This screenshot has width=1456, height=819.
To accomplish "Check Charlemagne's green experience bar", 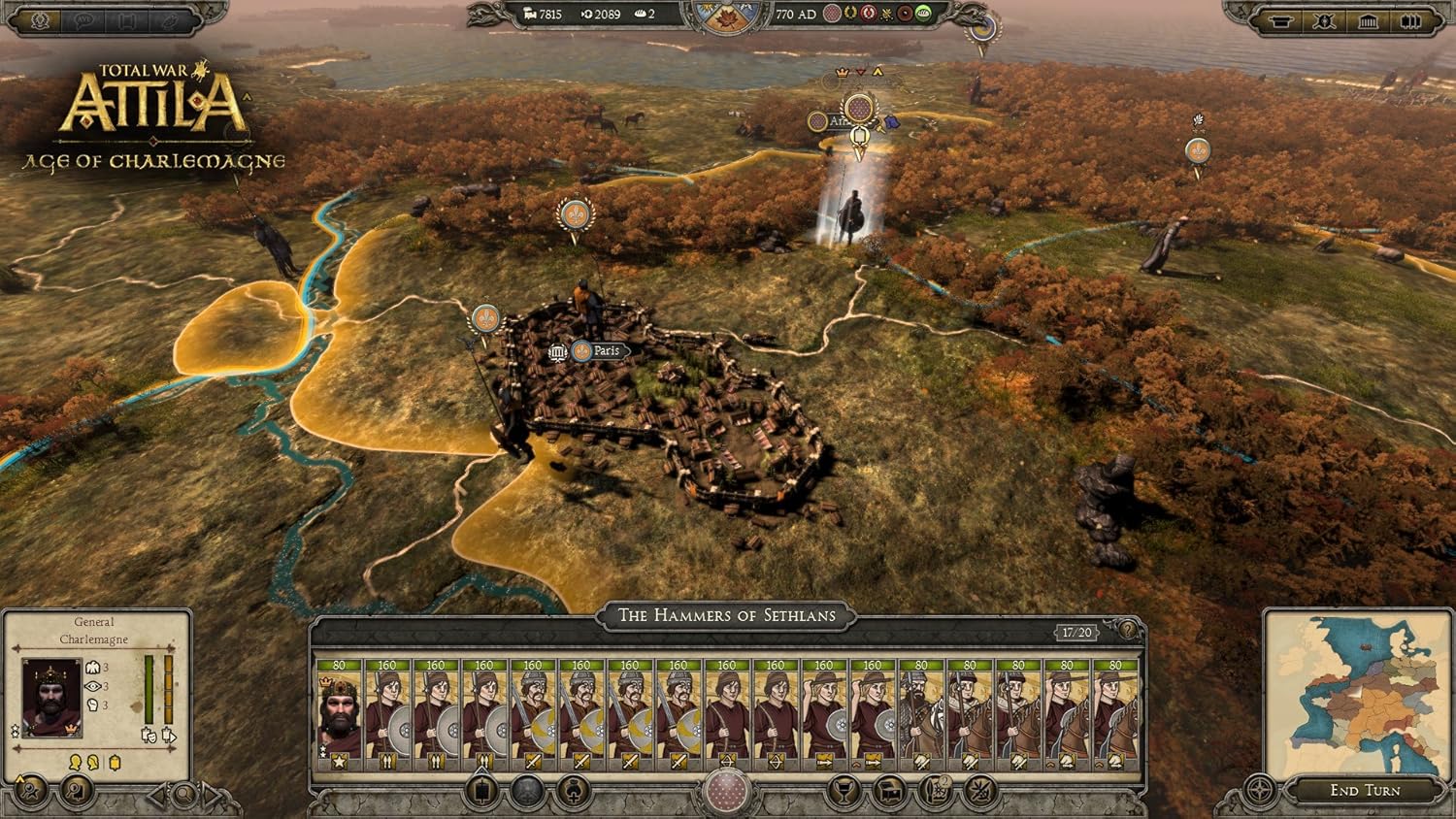I will point(149,689).
